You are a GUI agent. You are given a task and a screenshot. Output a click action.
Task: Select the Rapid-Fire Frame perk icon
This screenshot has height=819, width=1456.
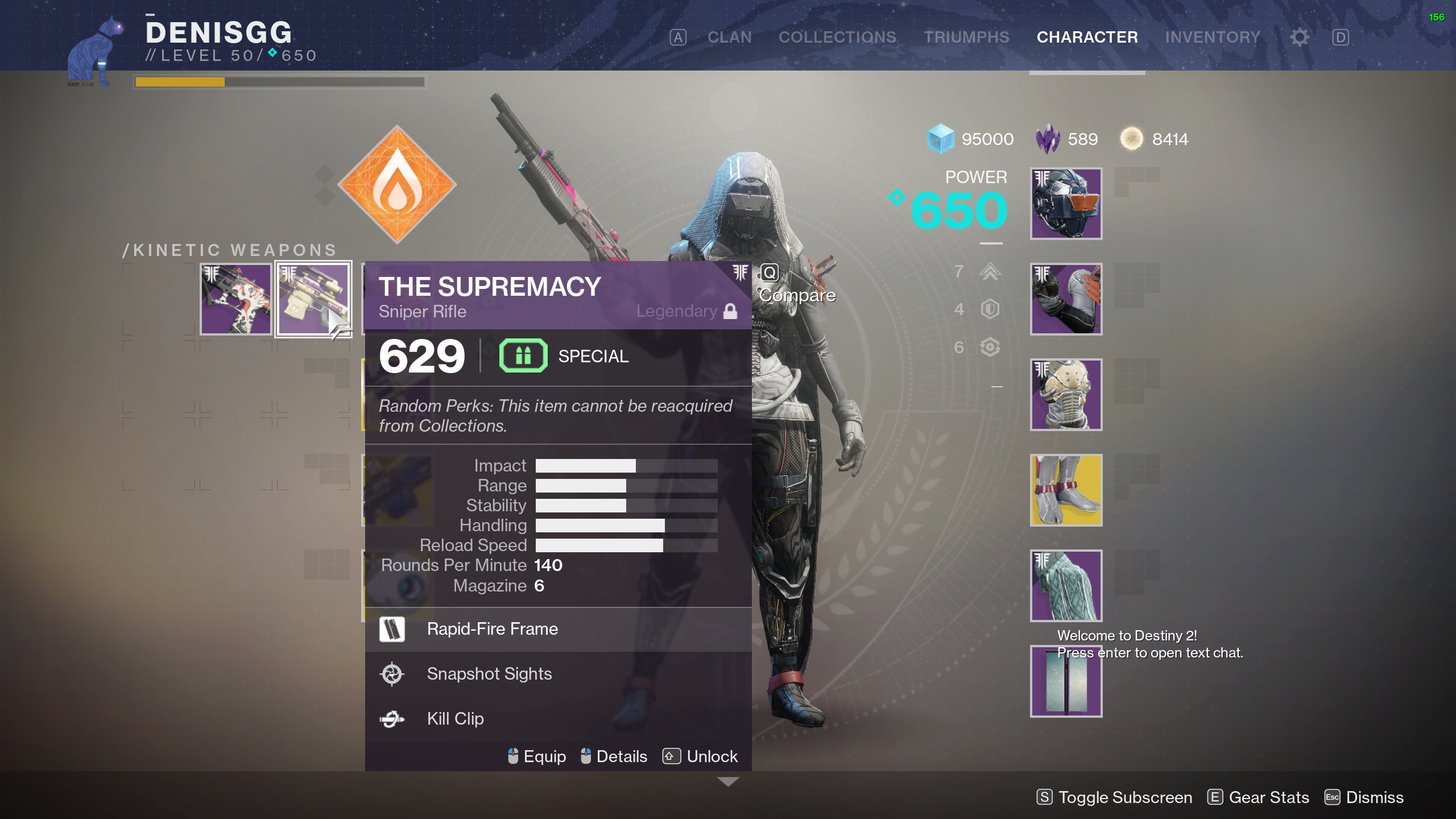pos(392,630)
